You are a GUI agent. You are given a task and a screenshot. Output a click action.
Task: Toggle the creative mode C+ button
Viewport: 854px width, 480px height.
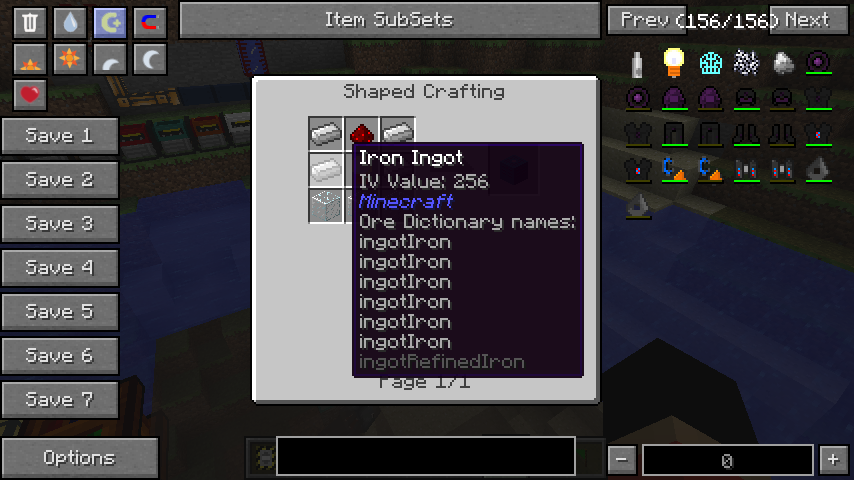pos(110,22)
